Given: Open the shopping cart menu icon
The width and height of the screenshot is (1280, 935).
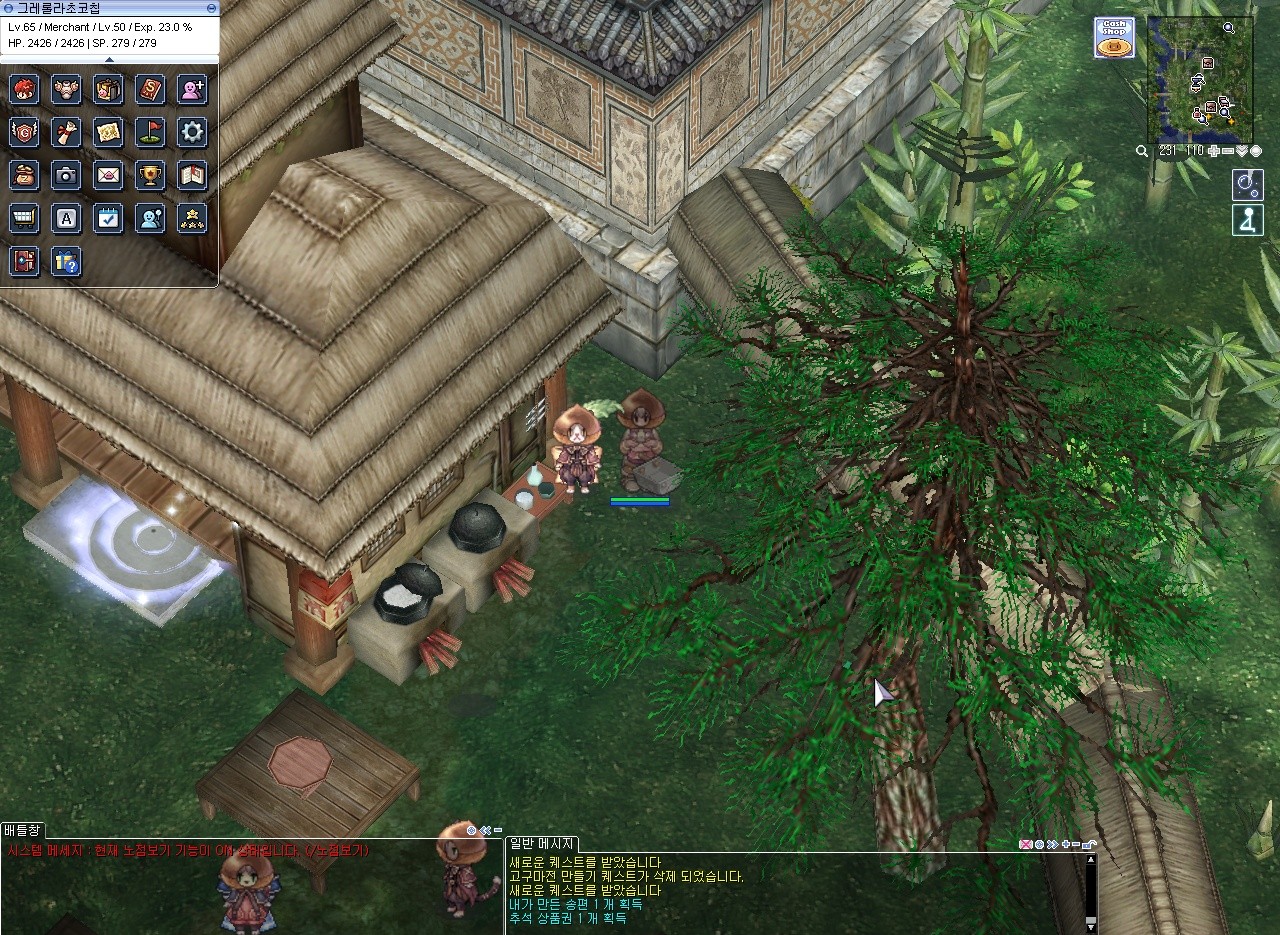Looking at the screenshot, I should point(24,218).
